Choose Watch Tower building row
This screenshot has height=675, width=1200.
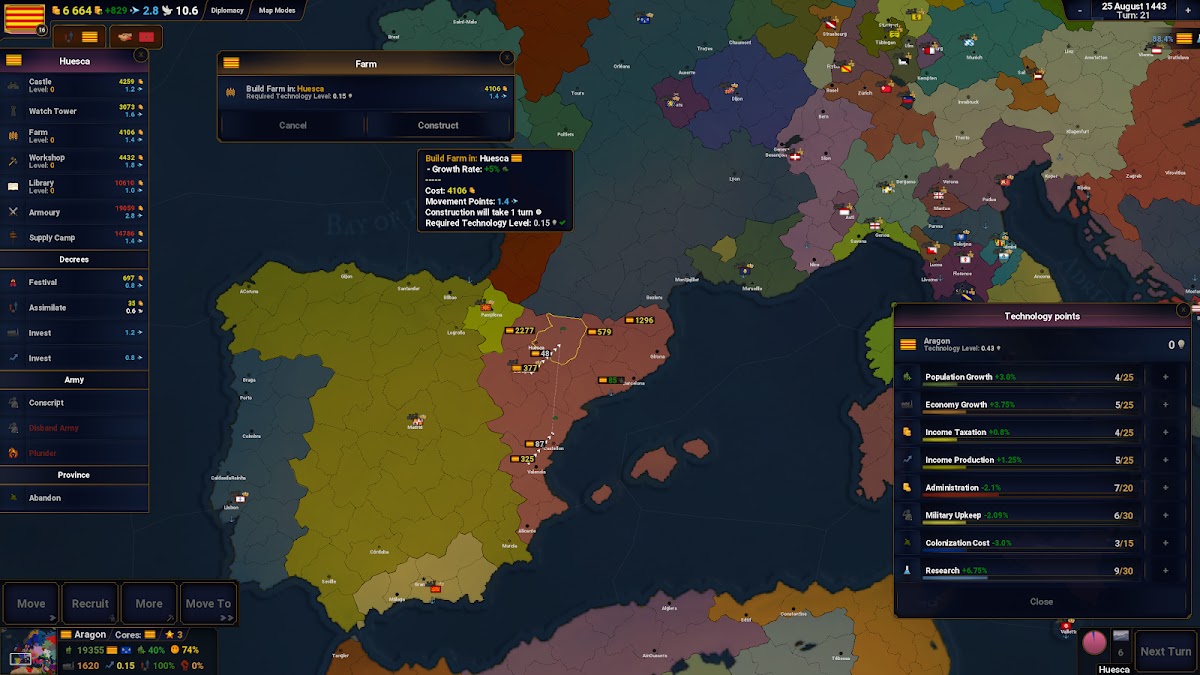pos(75,111)
